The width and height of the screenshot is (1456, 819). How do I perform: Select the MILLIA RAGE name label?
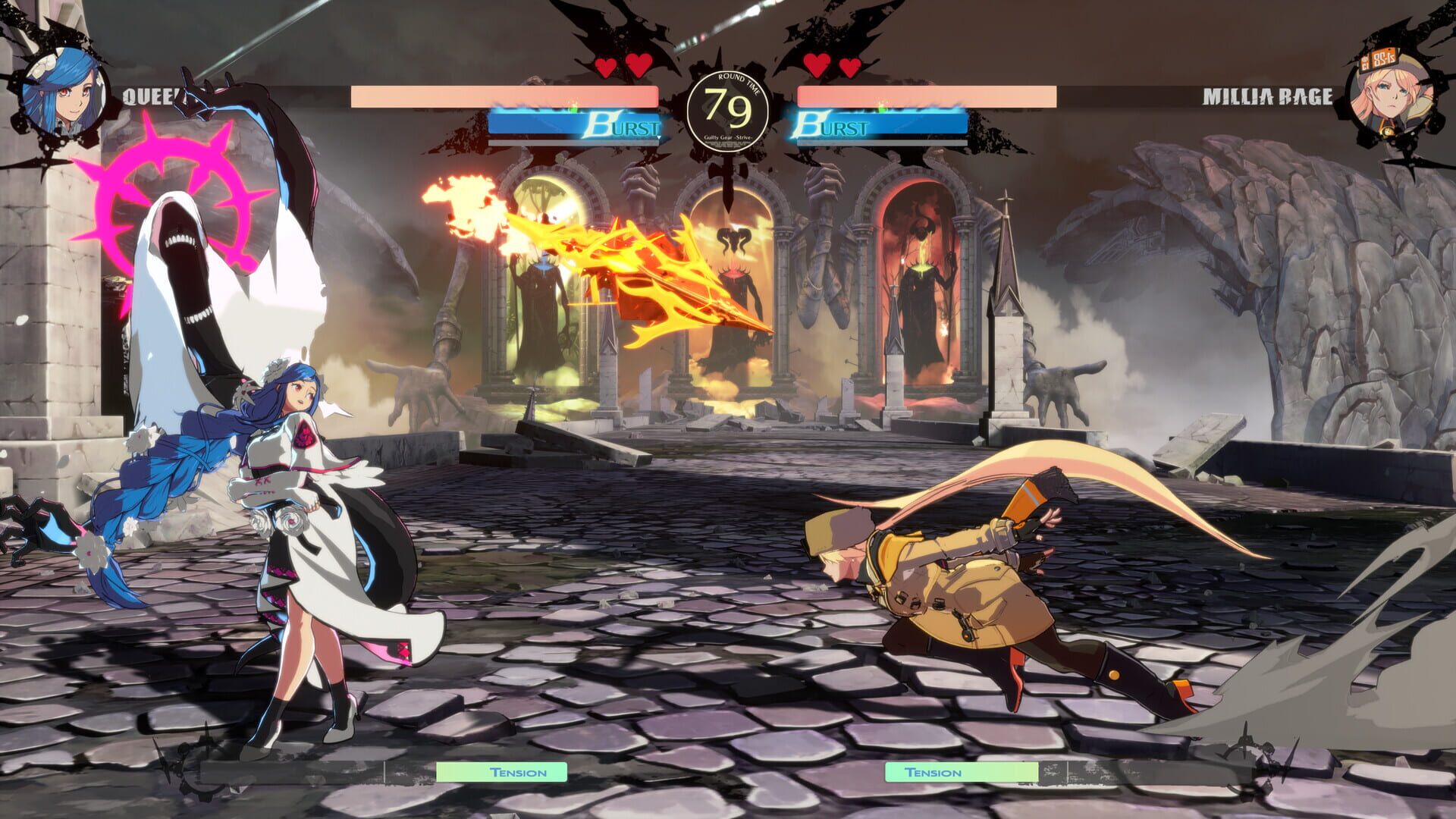[x=1269, y=96]
